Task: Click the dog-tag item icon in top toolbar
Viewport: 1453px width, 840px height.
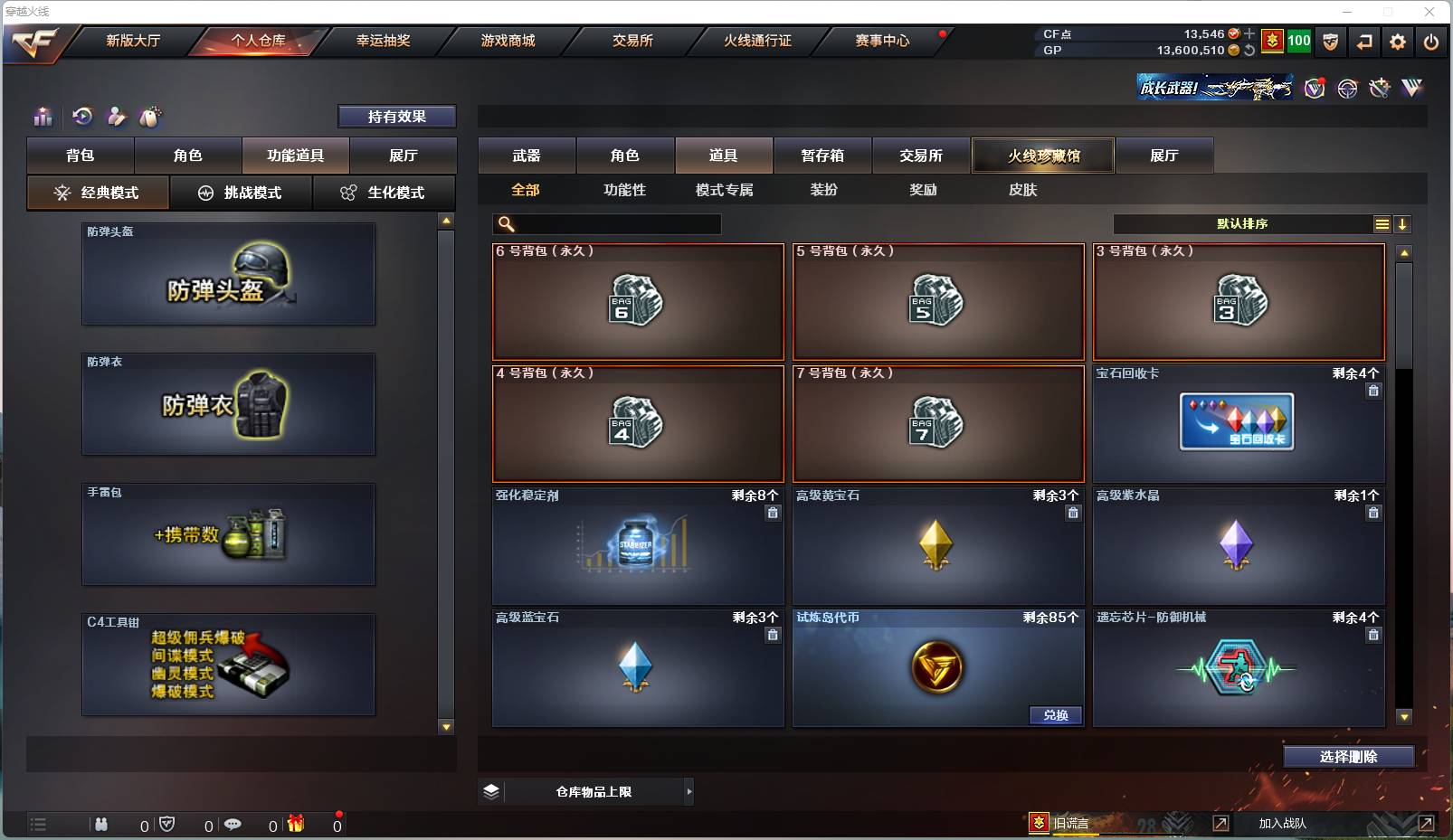Action: click(x=150, y=117)
